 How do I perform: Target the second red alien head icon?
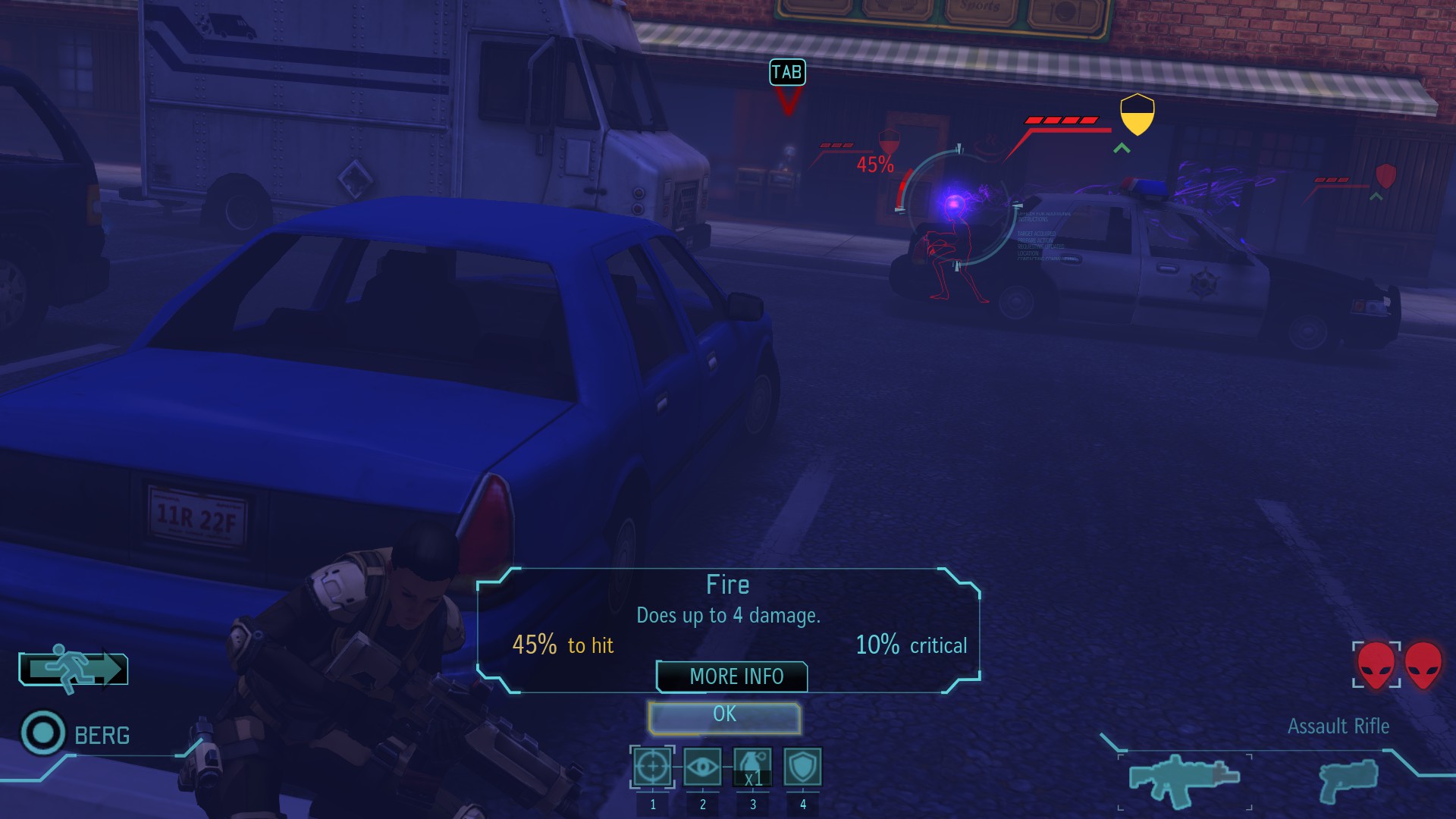tap(1423, 665)
